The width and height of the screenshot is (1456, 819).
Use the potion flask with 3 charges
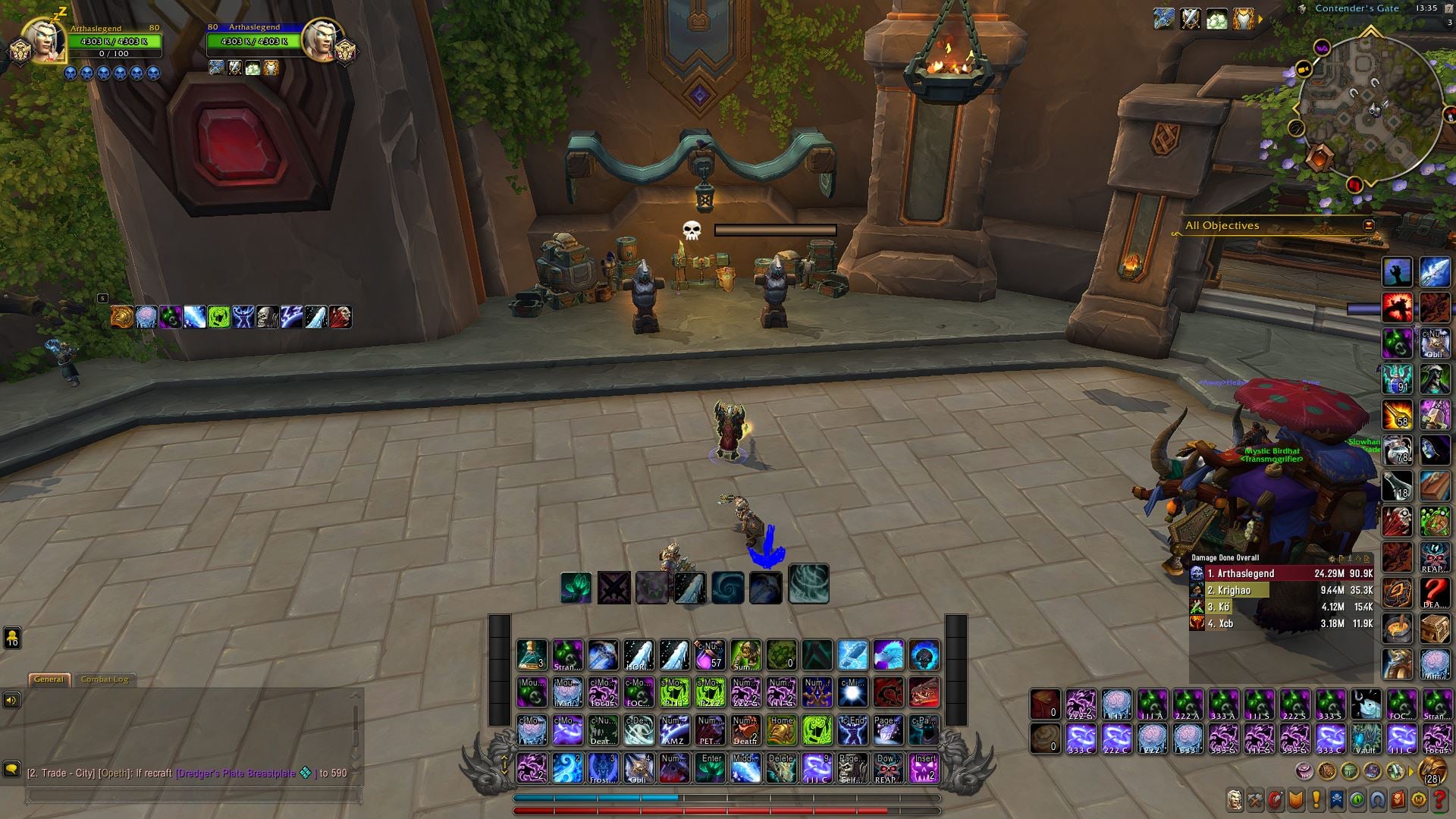click(x=532, y=655)
